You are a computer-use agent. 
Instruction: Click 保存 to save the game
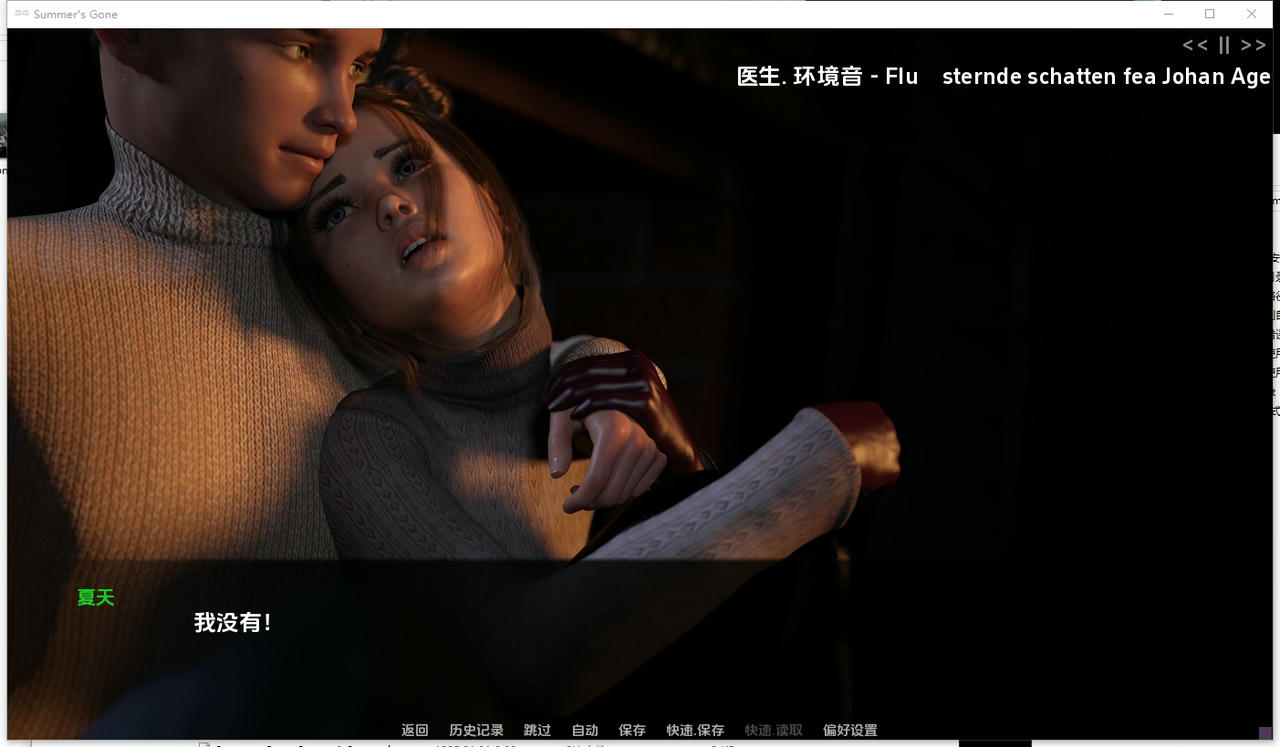click(632, 730)
